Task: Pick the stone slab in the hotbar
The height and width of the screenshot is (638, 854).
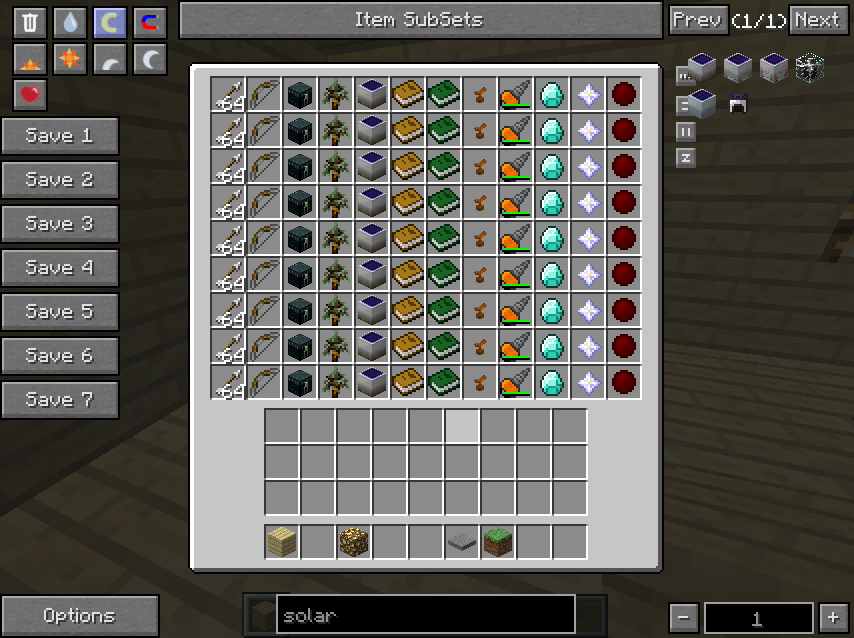Action: [462, 542]
